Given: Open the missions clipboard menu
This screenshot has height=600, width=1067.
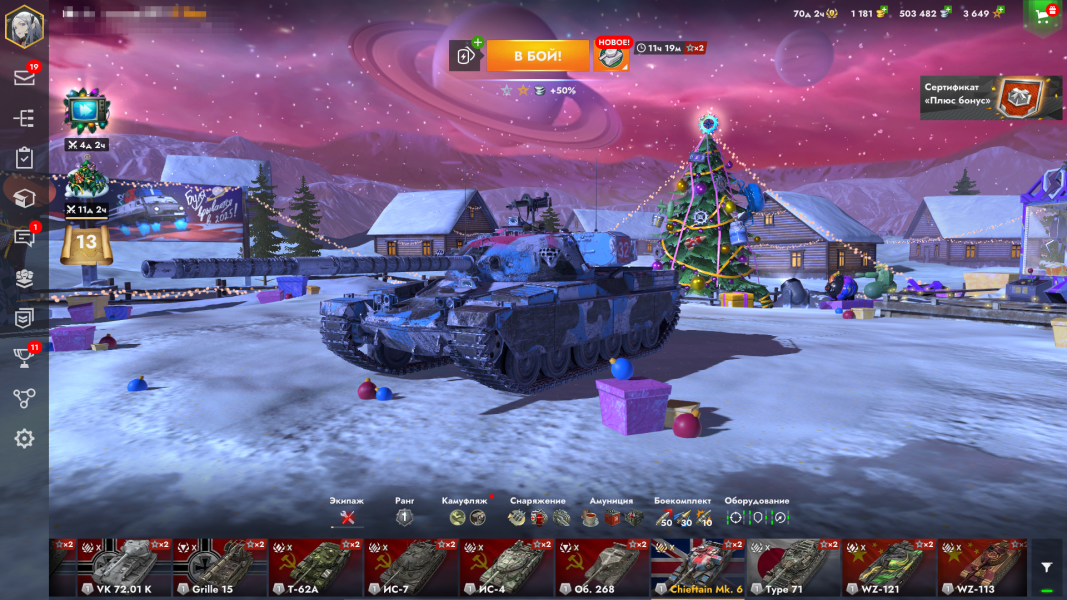Looking at the screenshot, I should click(24, 158).
